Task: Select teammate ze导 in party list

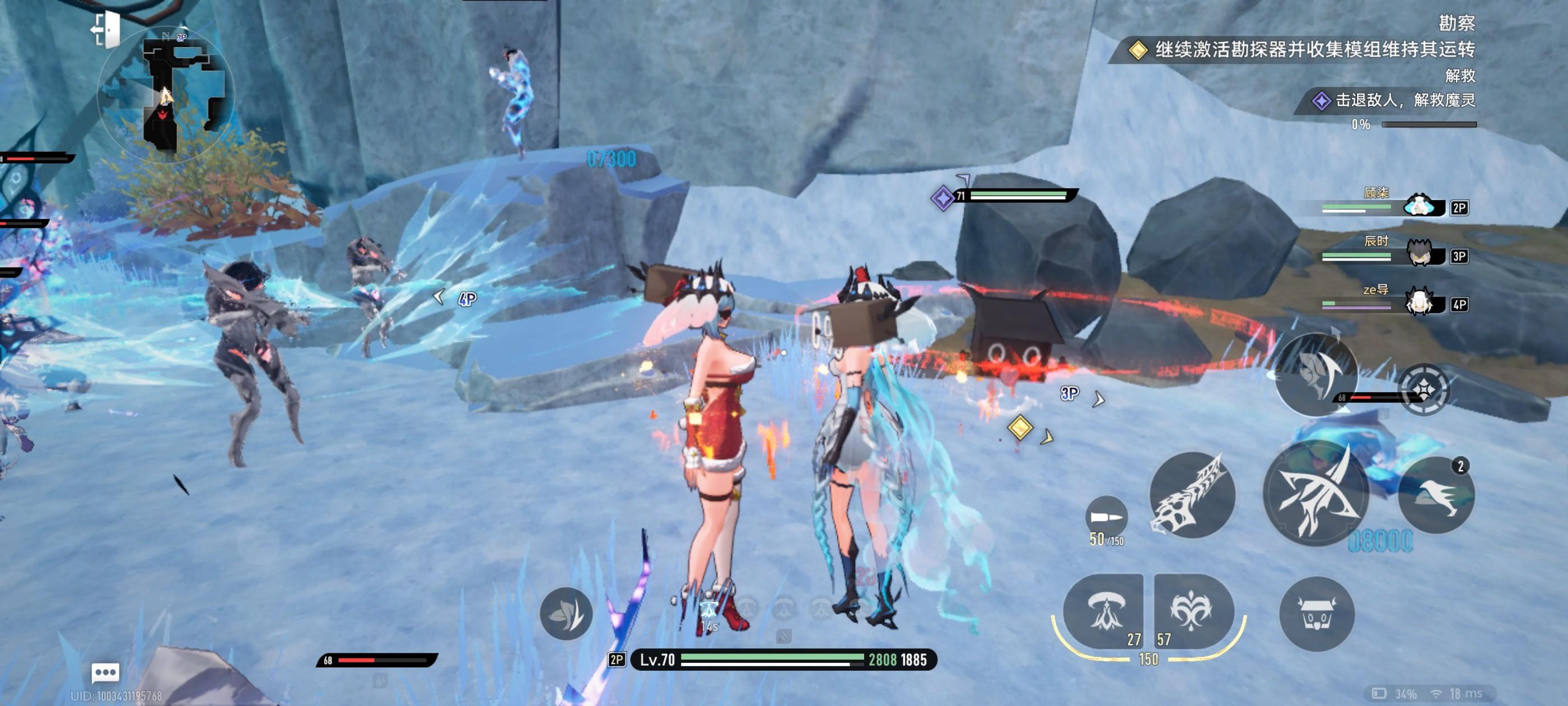Action: (x=1418, y=302)
